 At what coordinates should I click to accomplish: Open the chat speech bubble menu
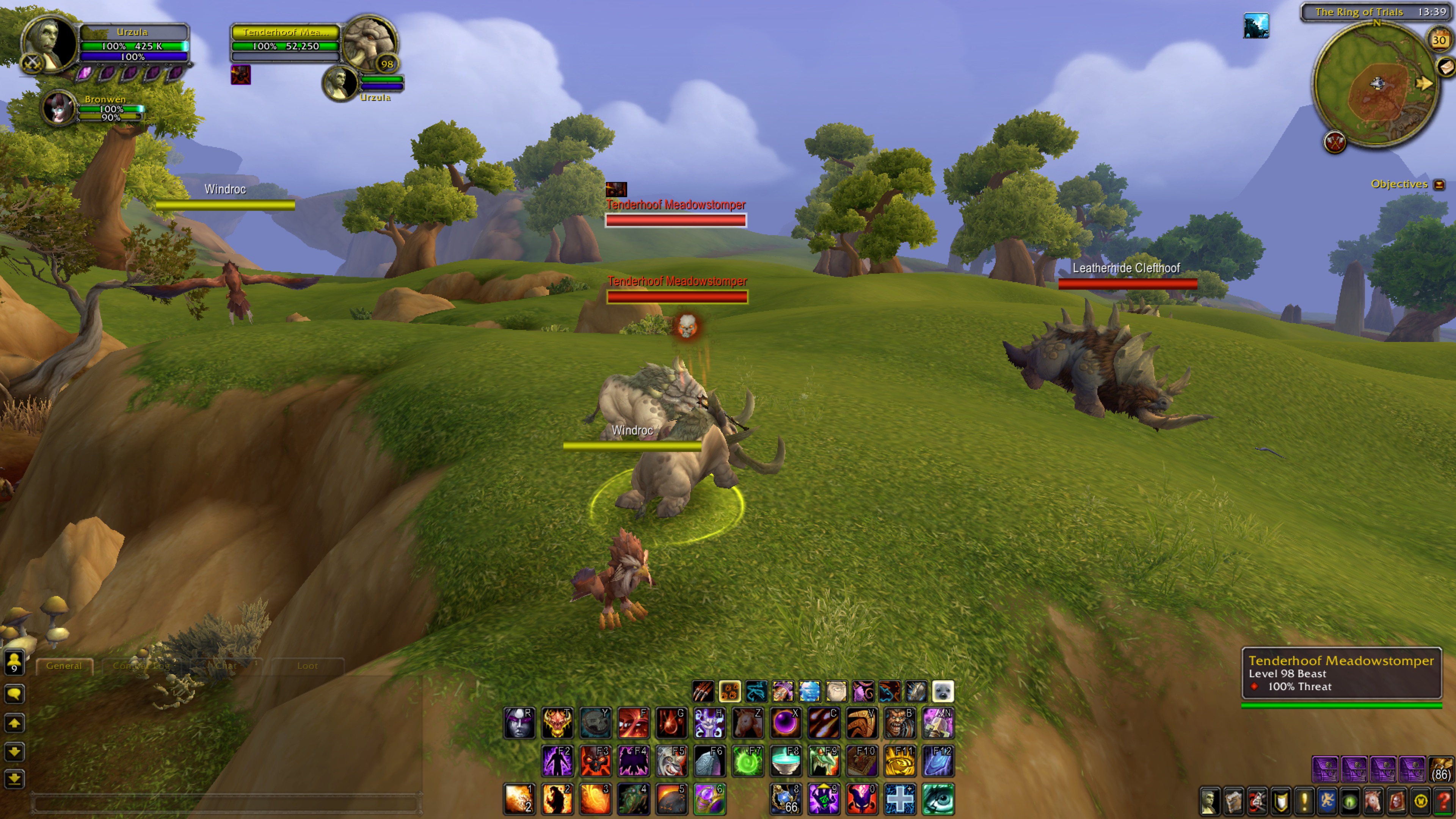click(14, 693)
